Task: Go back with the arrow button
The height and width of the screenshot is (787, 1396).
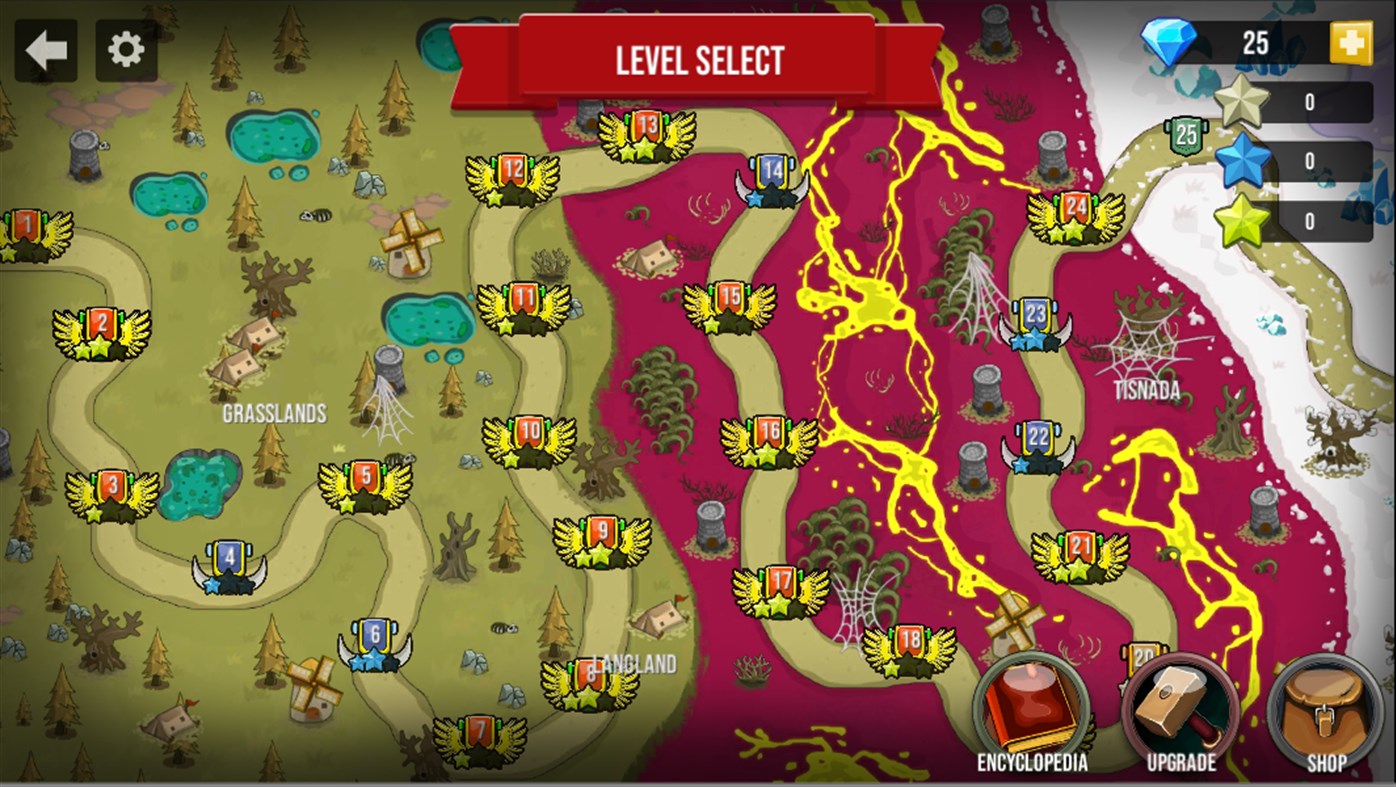Action: point(44,48)
